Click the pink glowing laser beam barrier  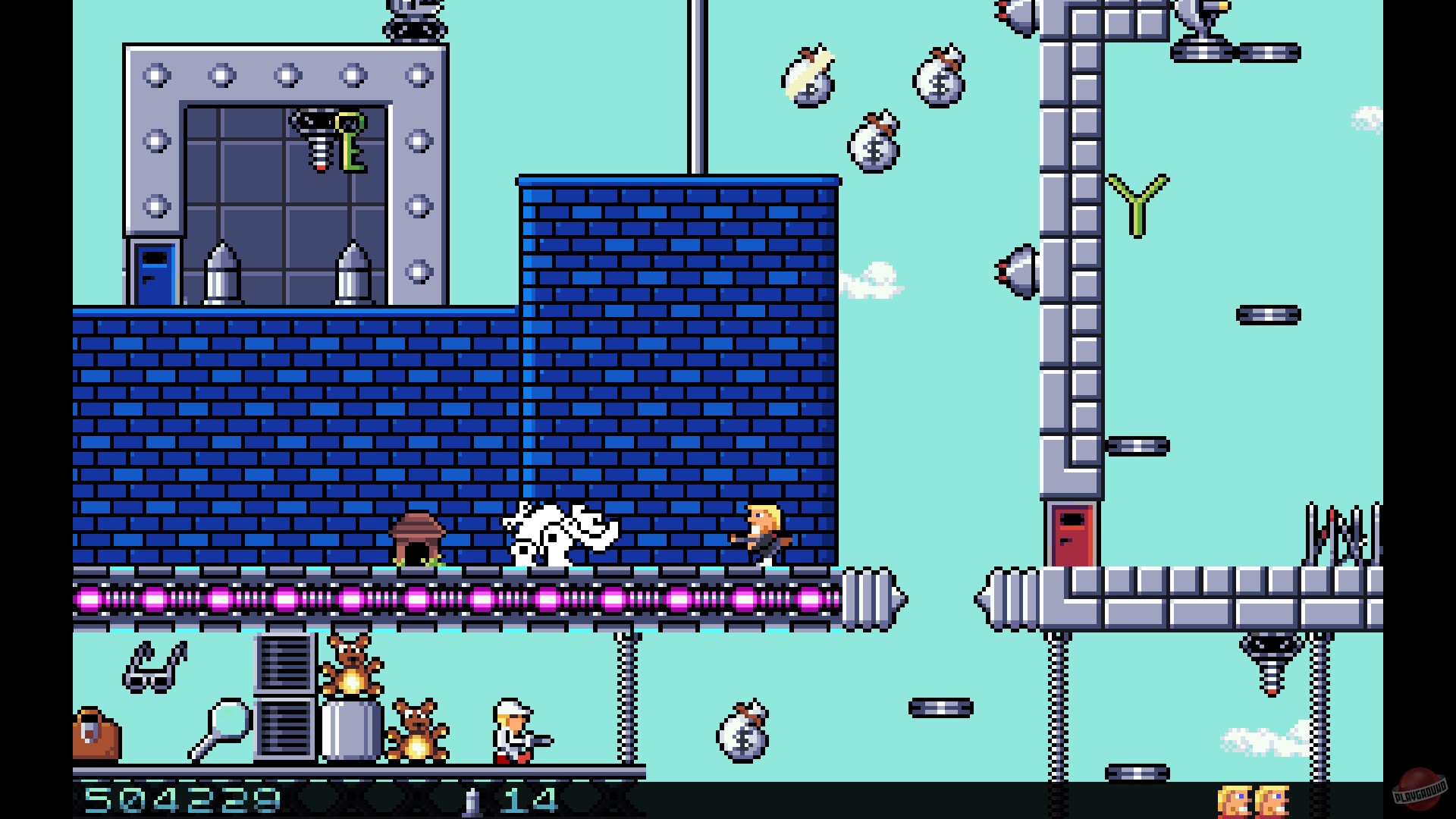point(455,599)
